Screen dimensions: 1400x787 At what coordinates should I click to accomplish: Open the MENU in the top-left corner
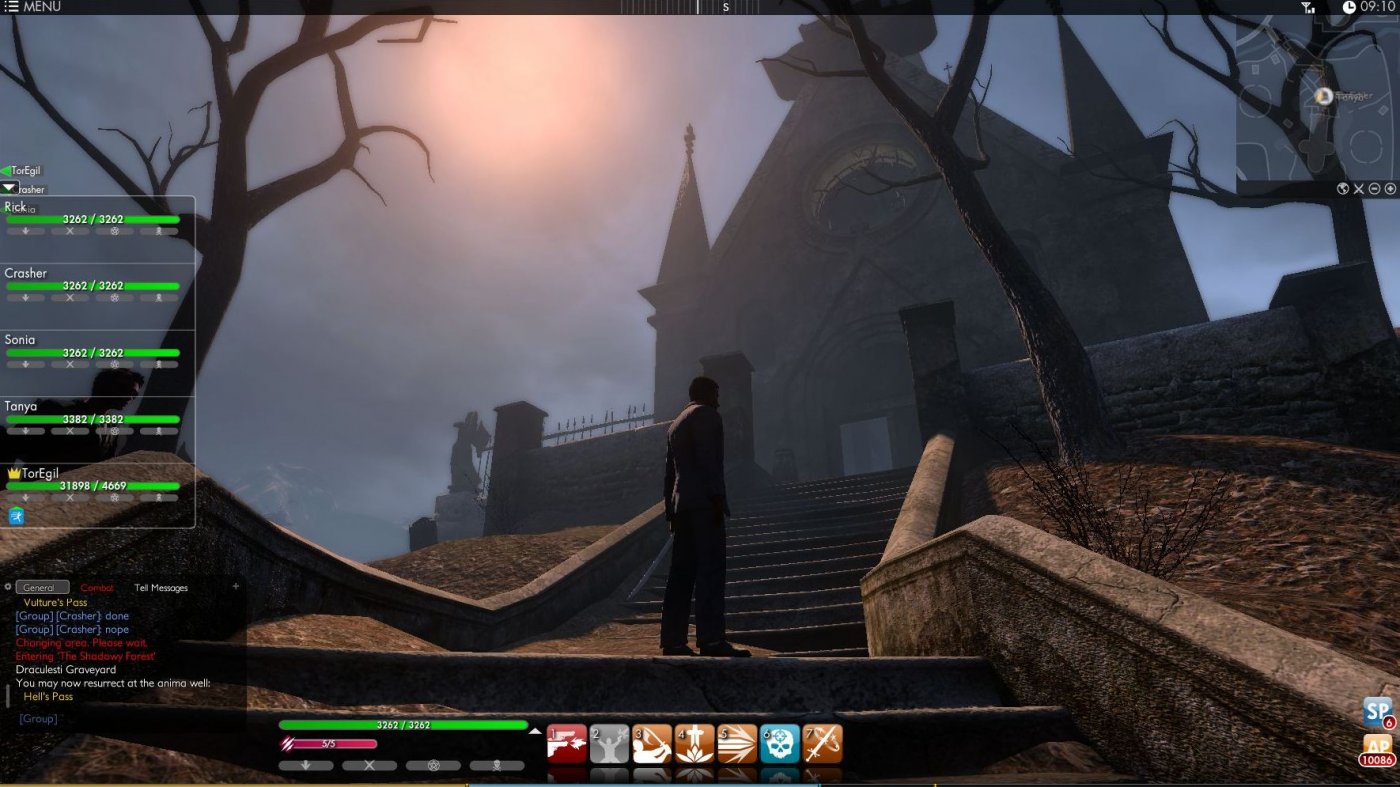(x=30, y=6)
